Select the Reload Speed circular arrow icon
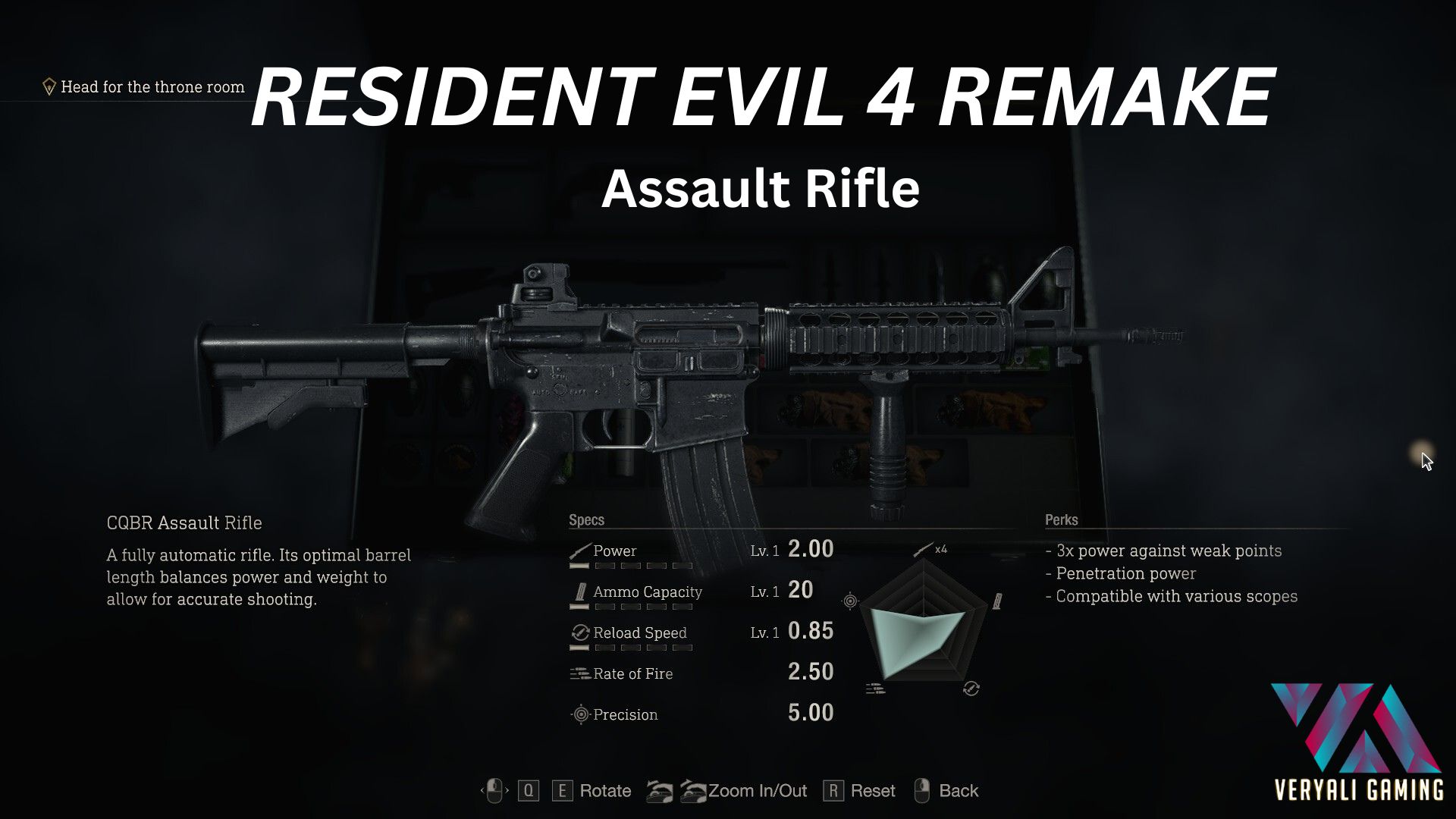Screen dimensions: 1456x819 point(580,632)
